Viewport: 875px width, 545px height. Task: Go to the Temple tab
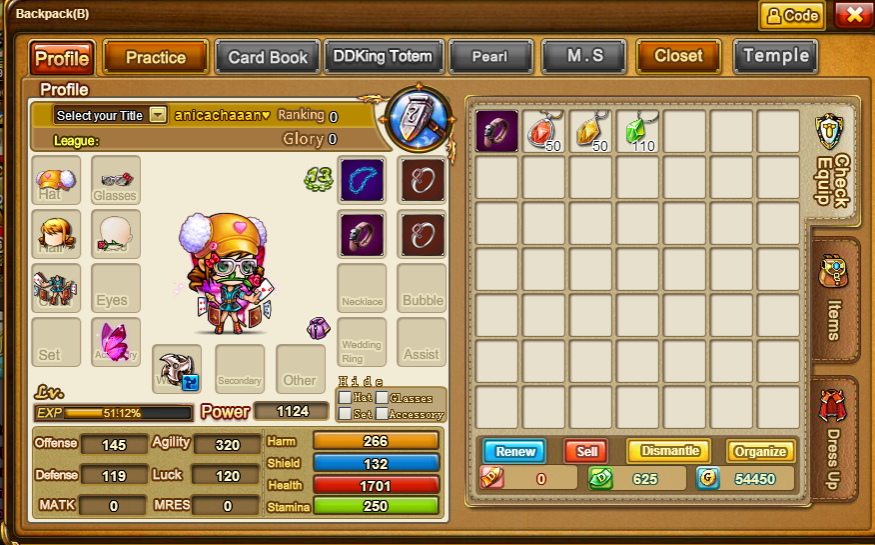click(775, 57)
